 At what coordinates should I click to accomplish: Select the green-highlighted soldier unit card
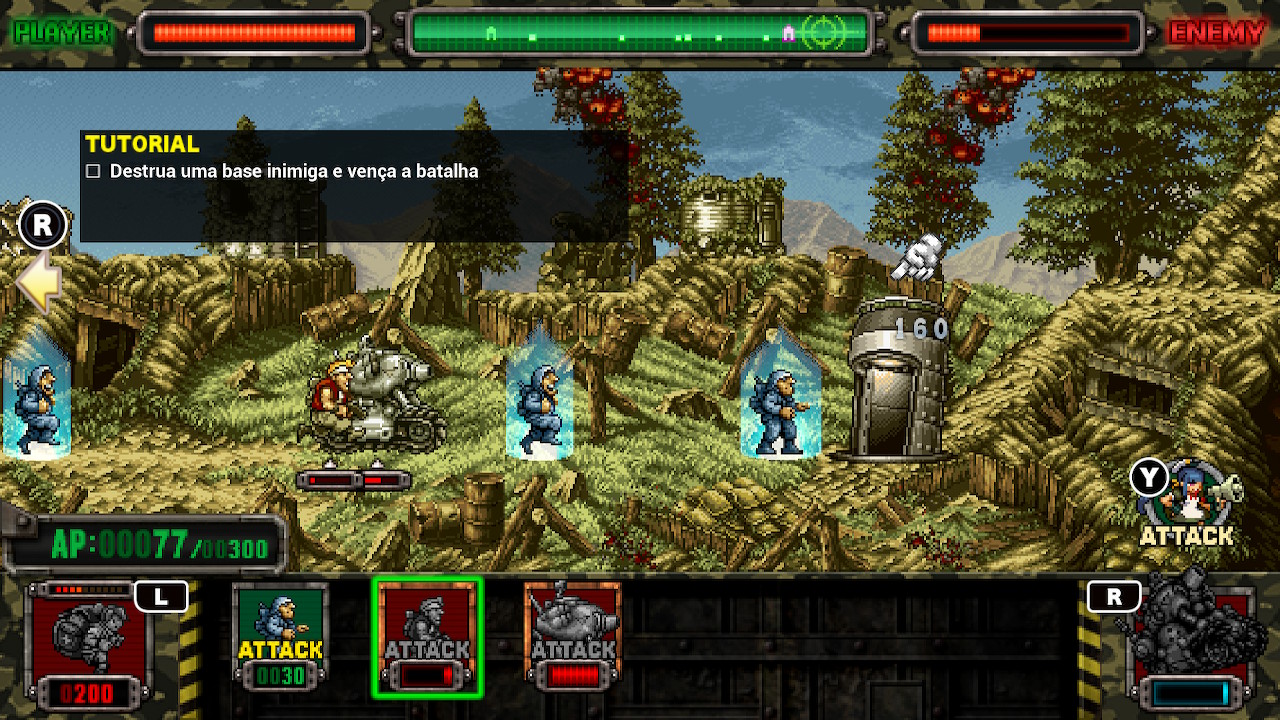[427, 636]
